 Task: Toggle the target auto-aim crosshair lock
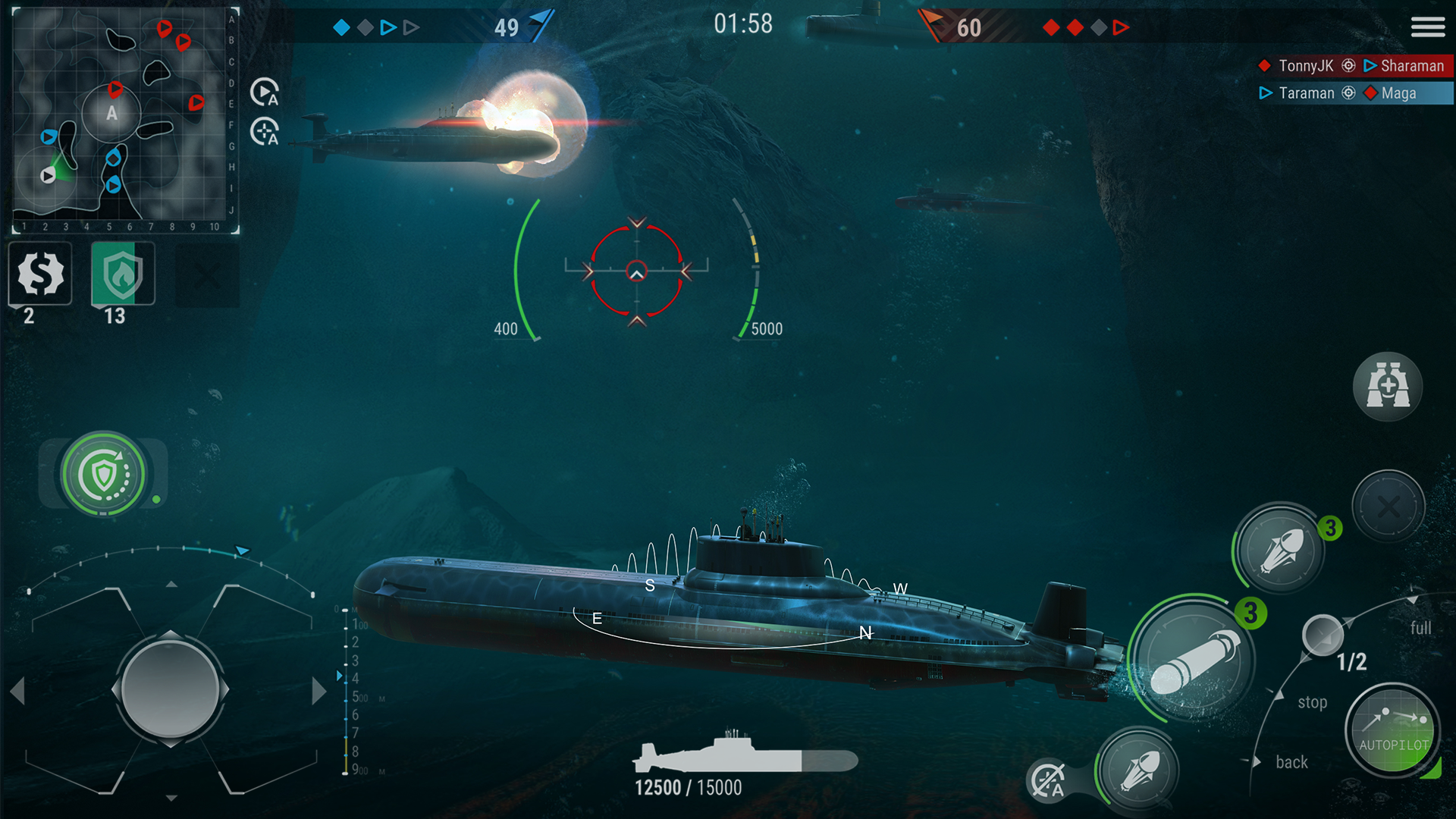pos(264,133)
